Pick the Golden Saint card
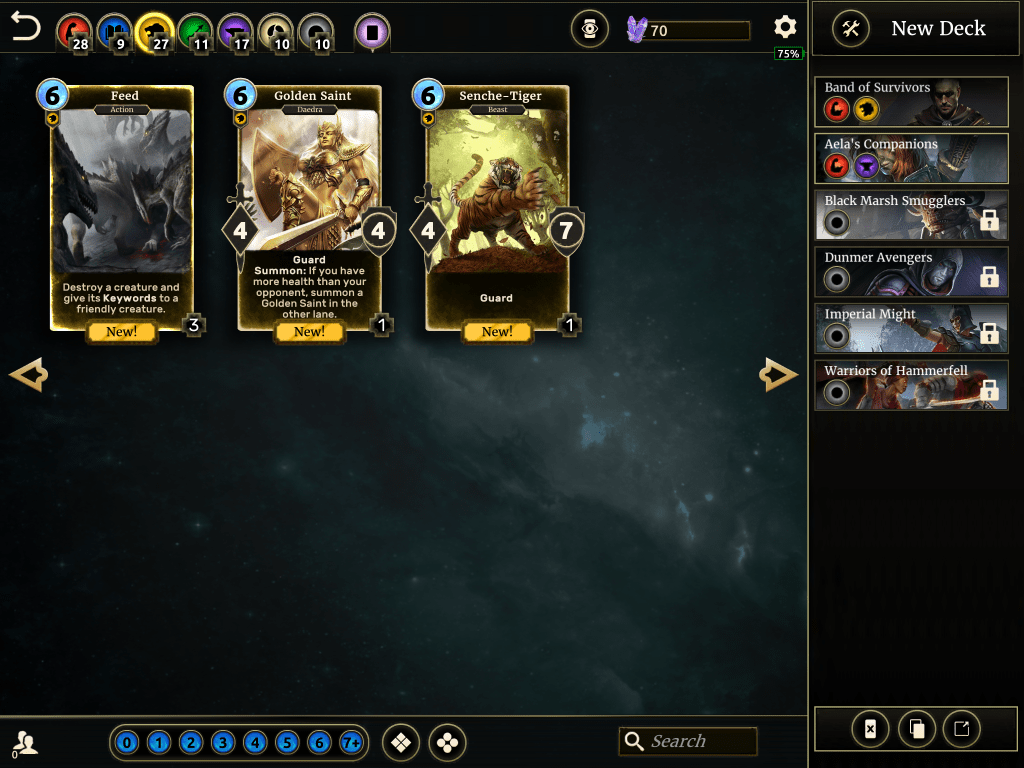Viewport: 1024px width, 768px height. pos(310,208)
